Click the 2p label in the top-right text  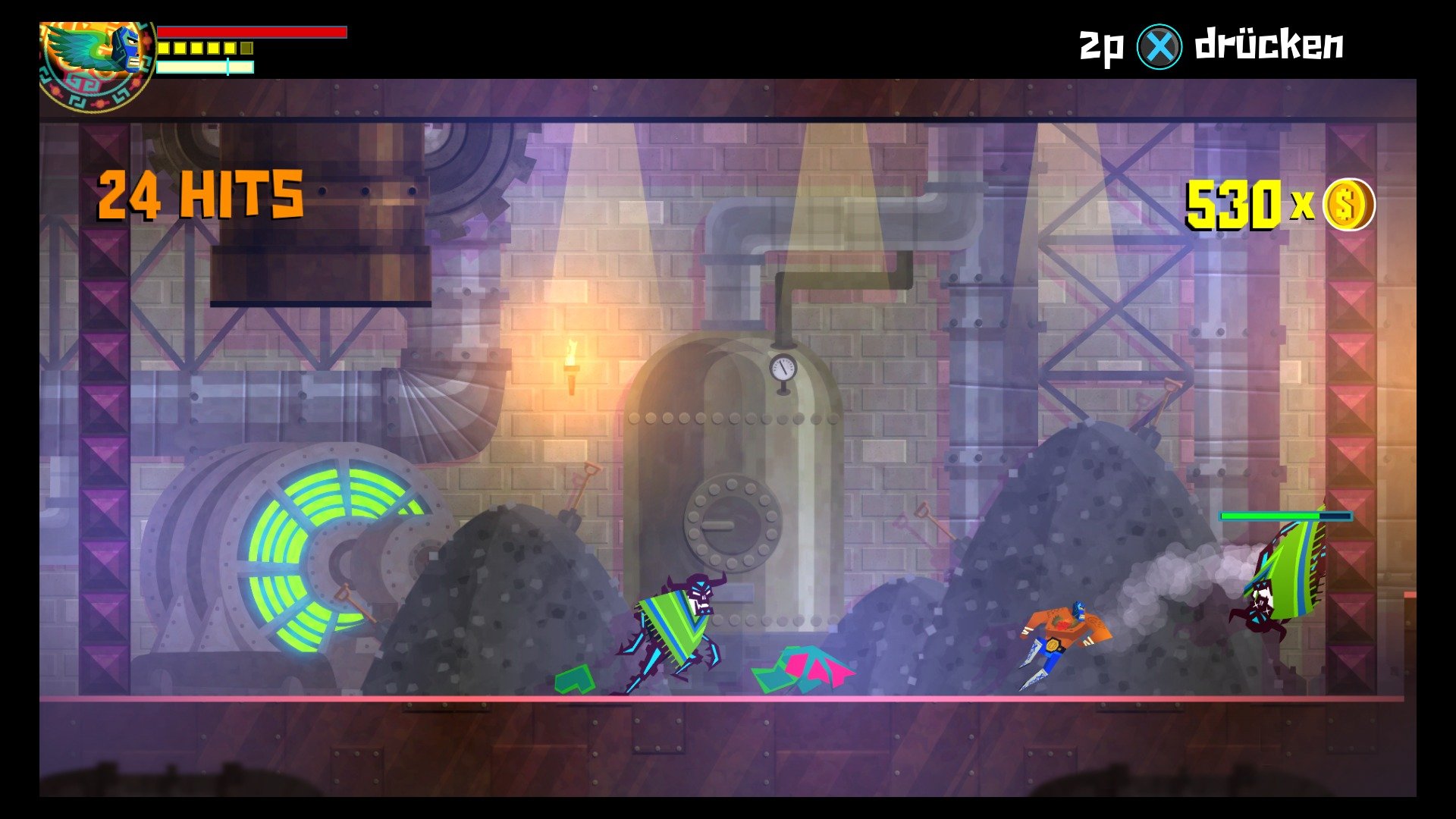[x=1102, y=45]
